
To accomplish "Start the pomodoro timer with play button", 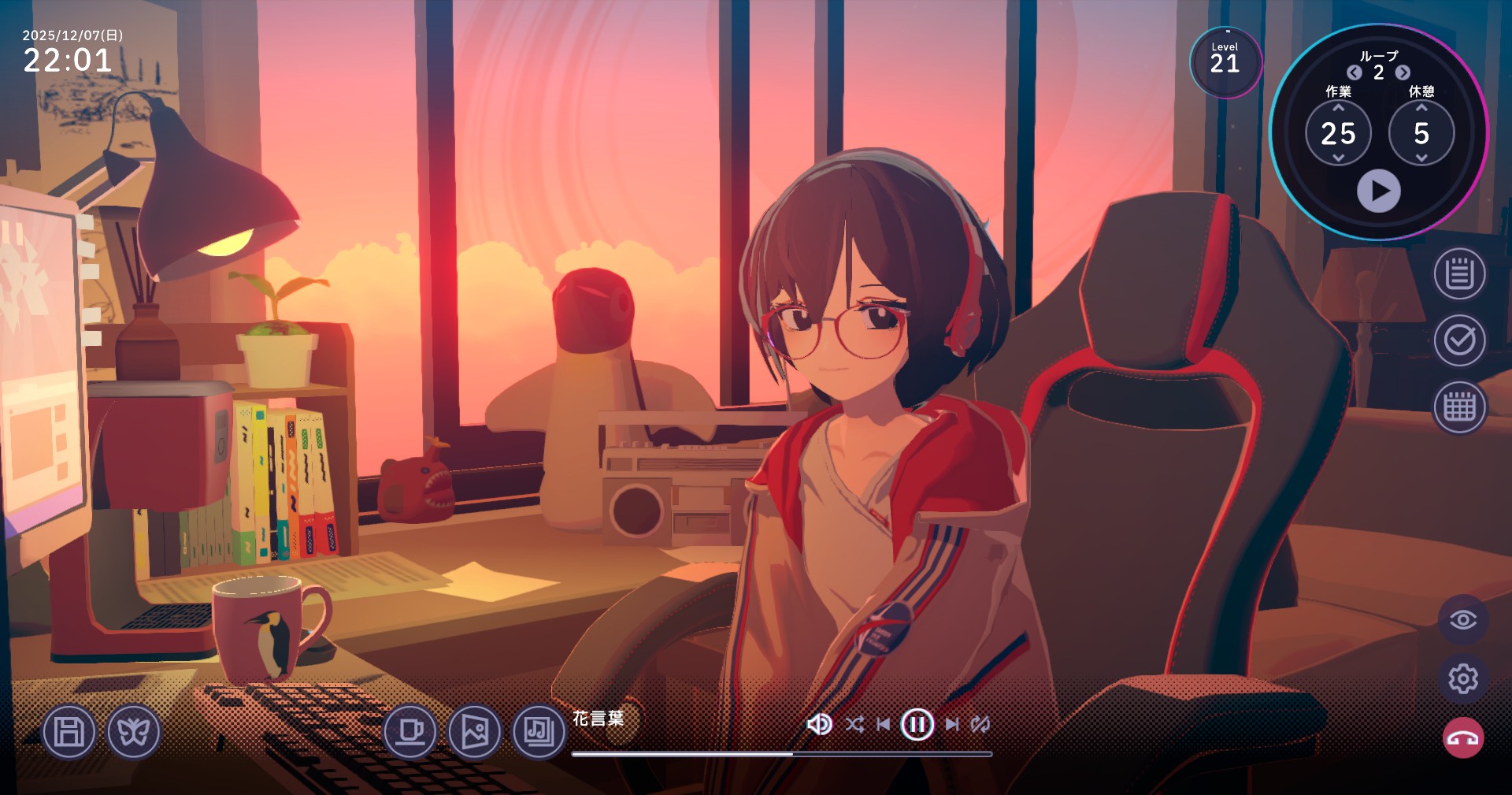I will (x=1378, y=191).
